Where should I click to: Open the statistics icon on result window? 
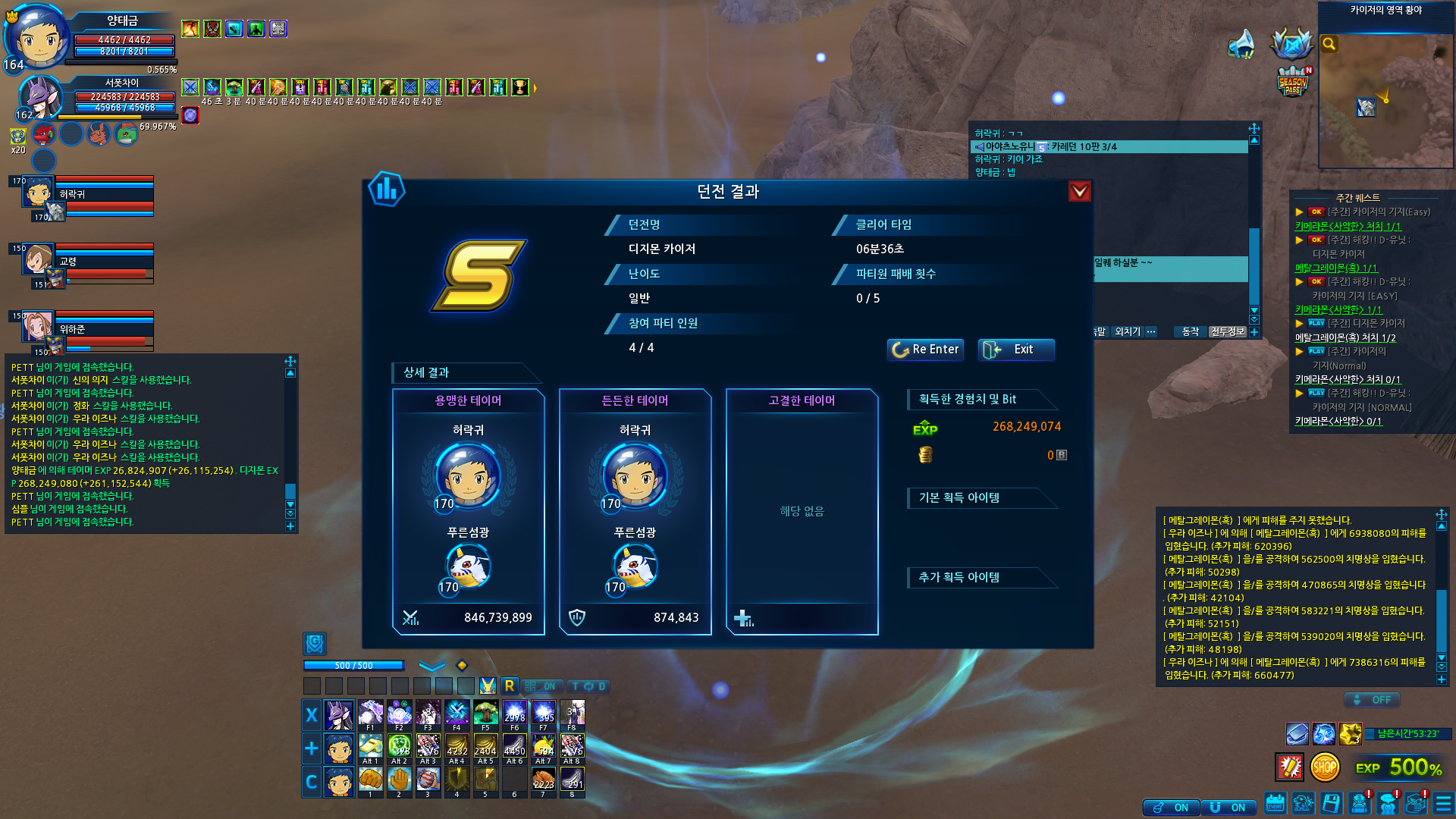point(387,190)
